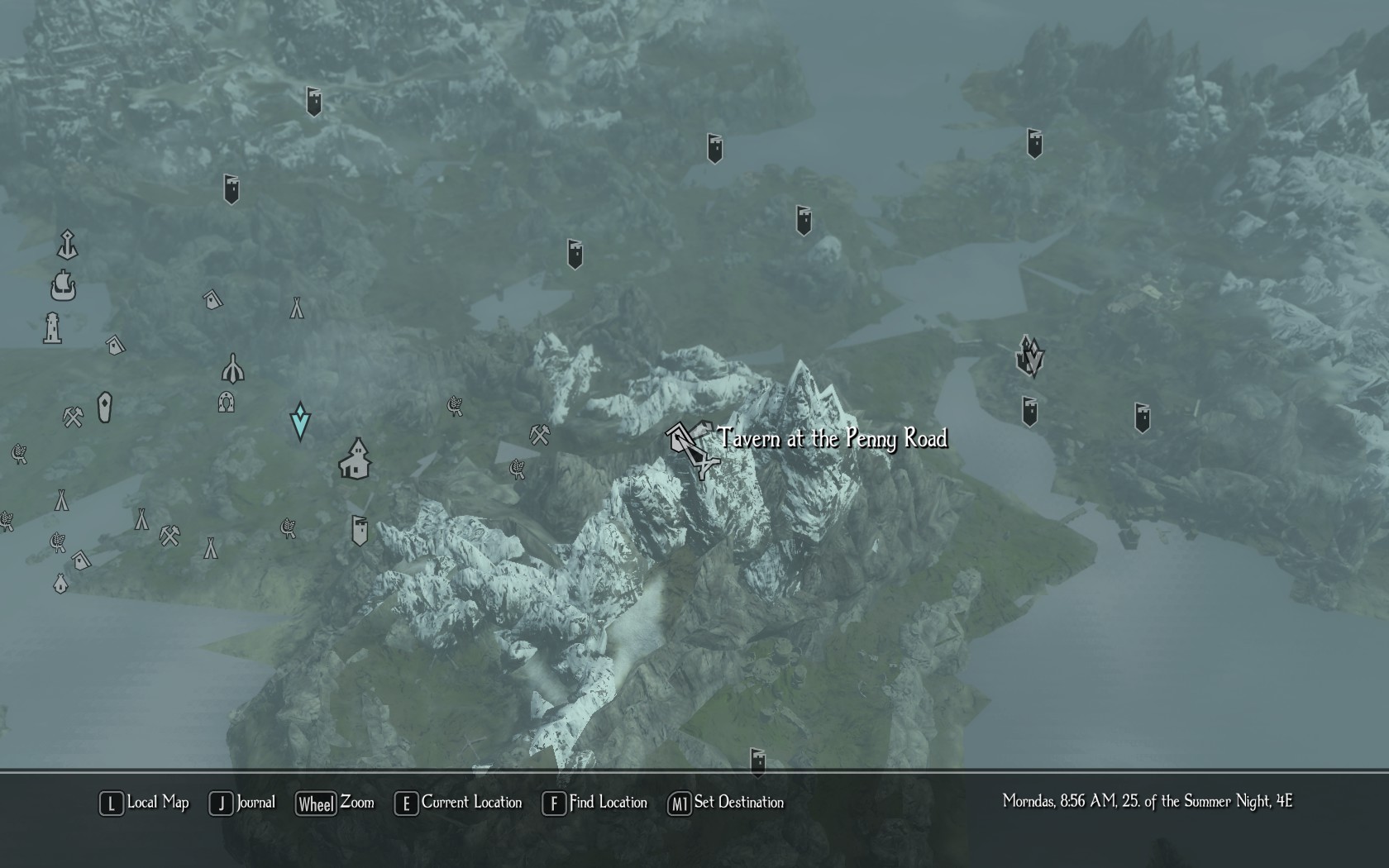Select the longship map marker
Image resolution: width=1389 pixels, height=868 pixels.
click(63, 286)
